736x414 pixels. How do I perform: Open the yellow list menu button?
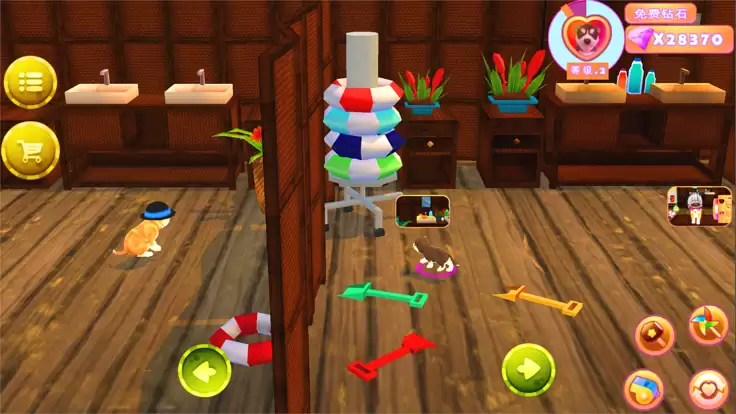coord(30,81)
